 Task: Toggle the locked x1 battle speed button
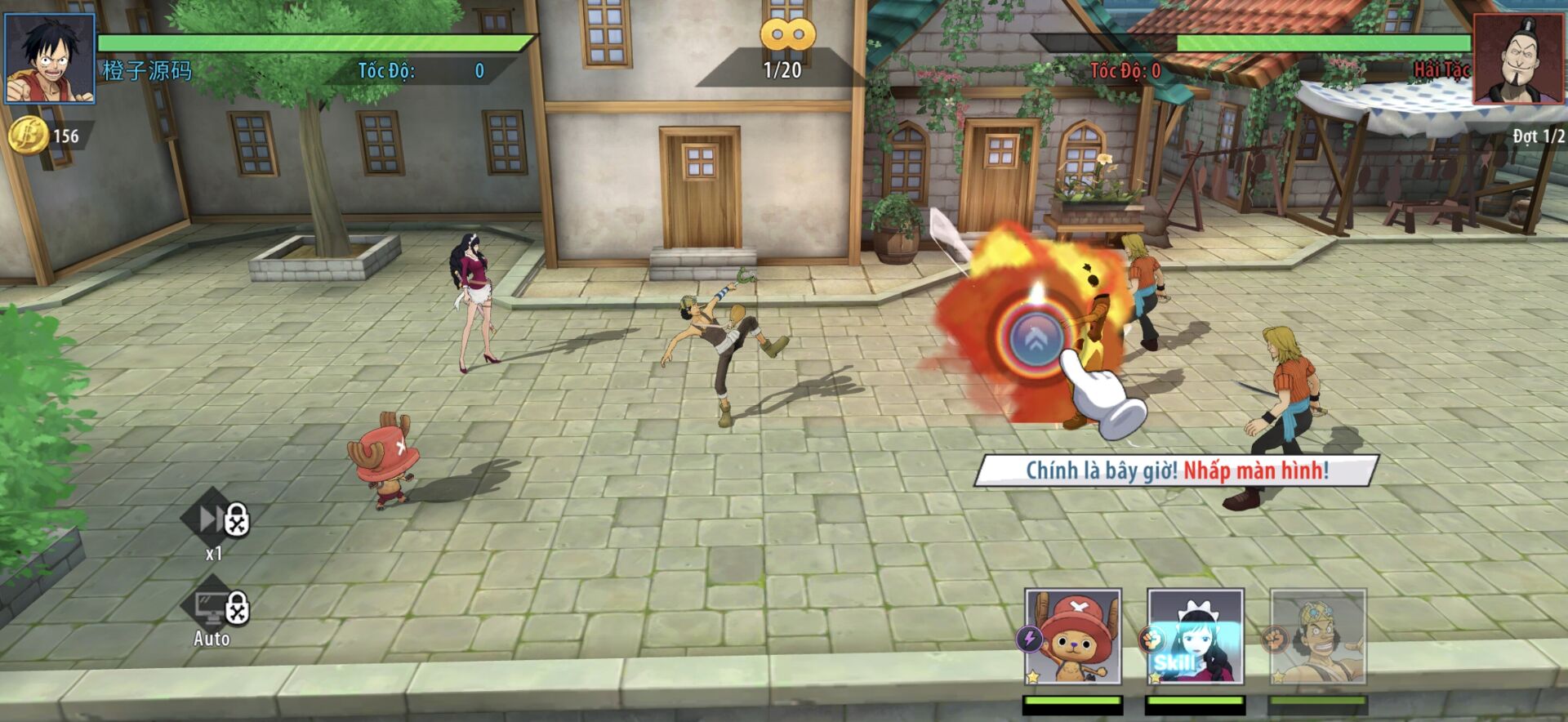214,519
